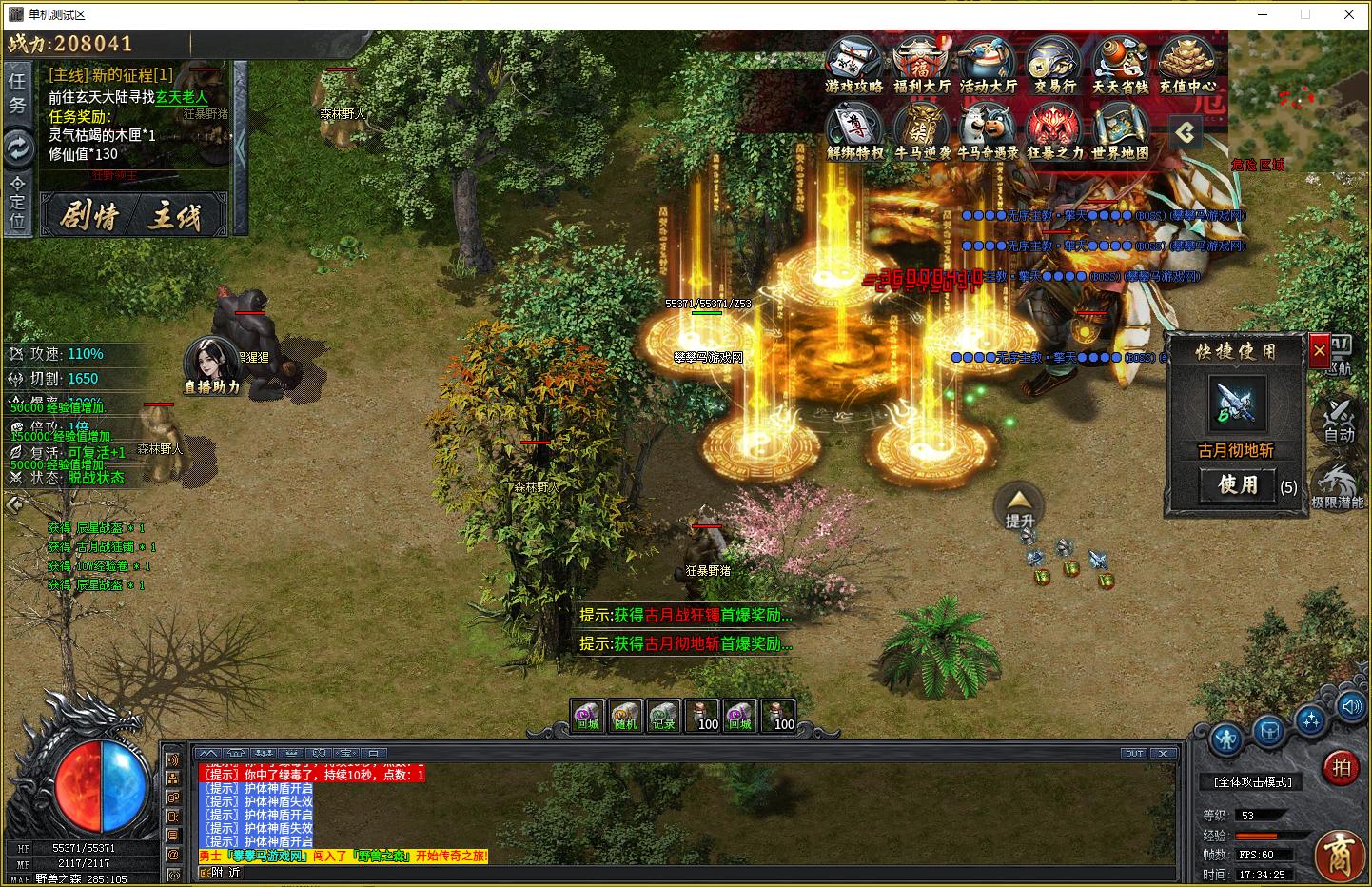1372x887 pixels.
Task: Click the 提升 upgrade arrow button
Action: pyautogui.click(x=1019, y=504)
